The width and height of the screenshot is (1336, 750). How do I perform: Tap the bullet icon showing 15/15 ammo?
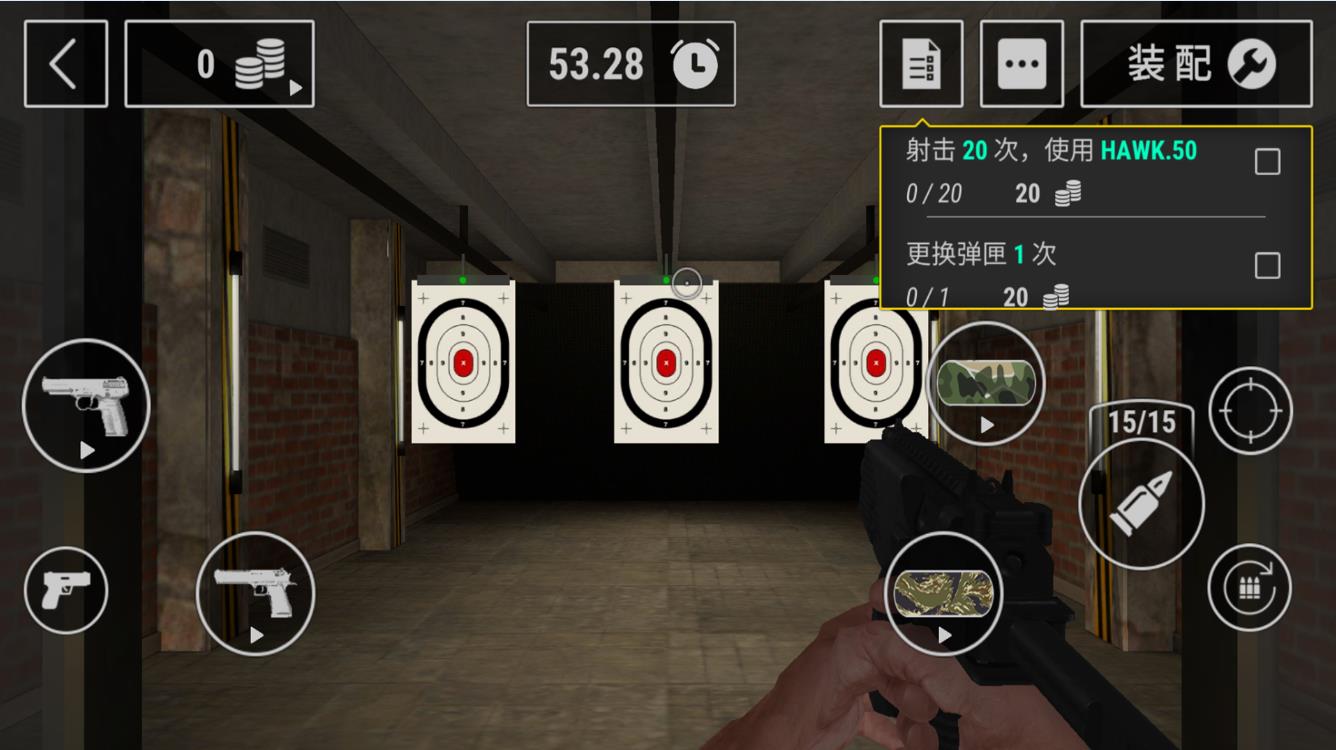1140,503
